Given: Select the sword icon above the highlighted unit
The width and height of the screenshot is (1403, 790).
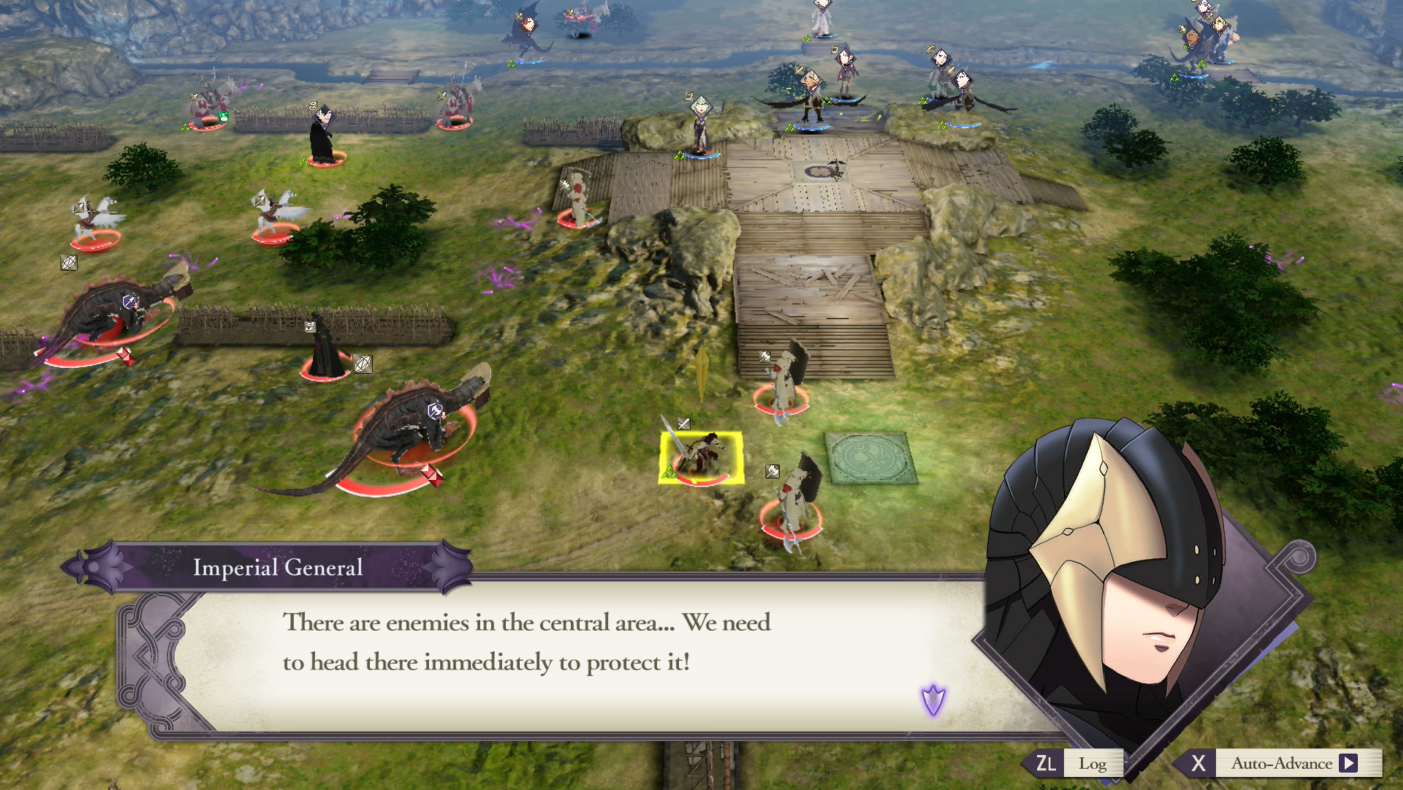Looking at the screenshot, I should 682,423.
